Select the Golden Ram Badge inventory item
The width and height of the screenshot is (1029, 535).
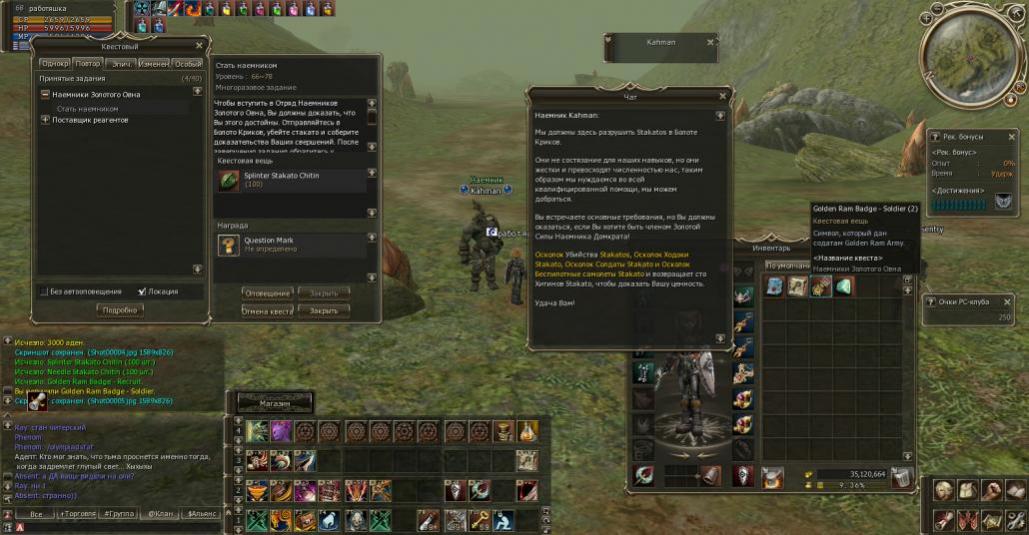pos(821,287)
